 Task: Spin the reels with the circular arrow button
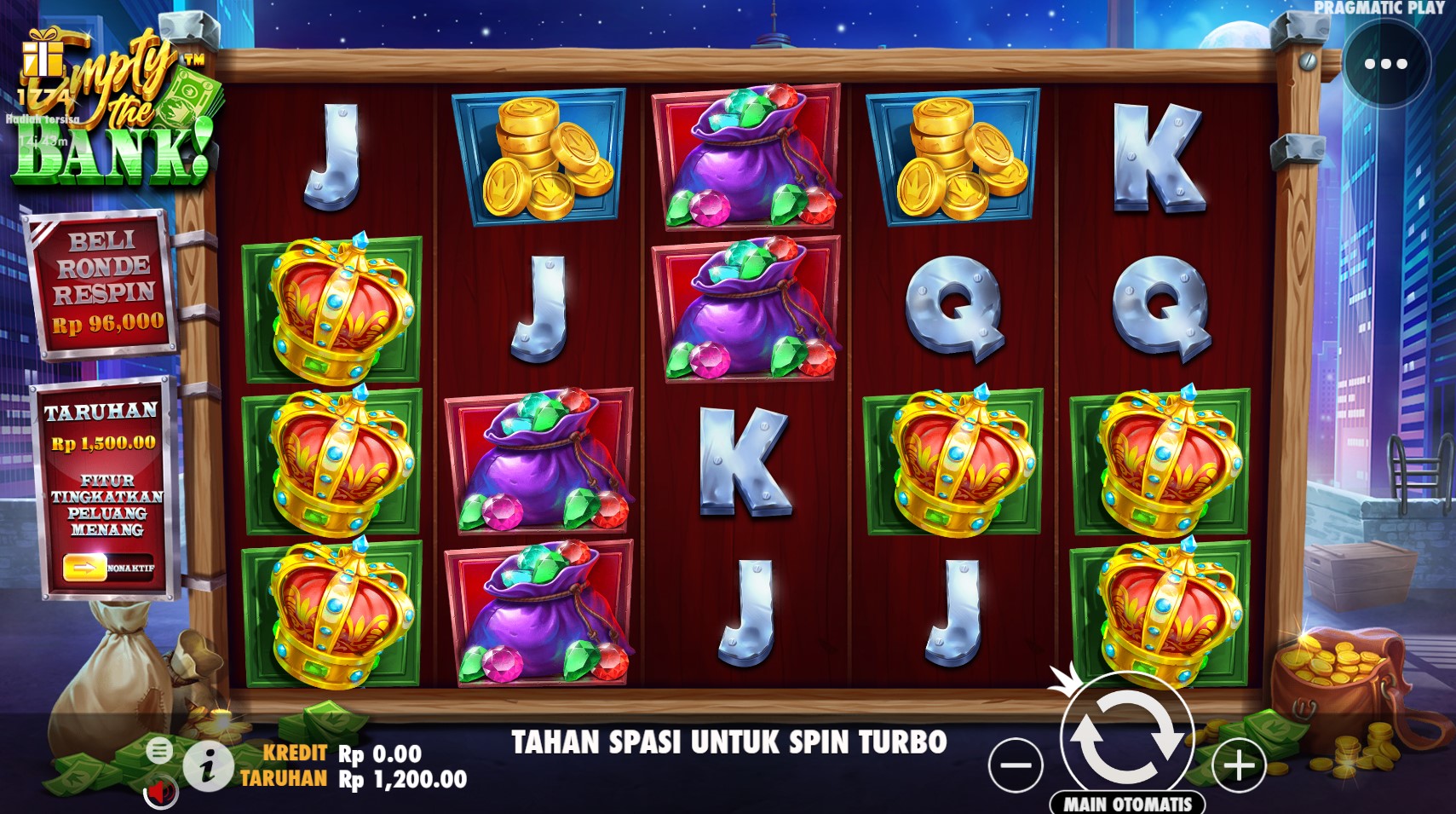pyautogui.click(x=1126, y=736)
